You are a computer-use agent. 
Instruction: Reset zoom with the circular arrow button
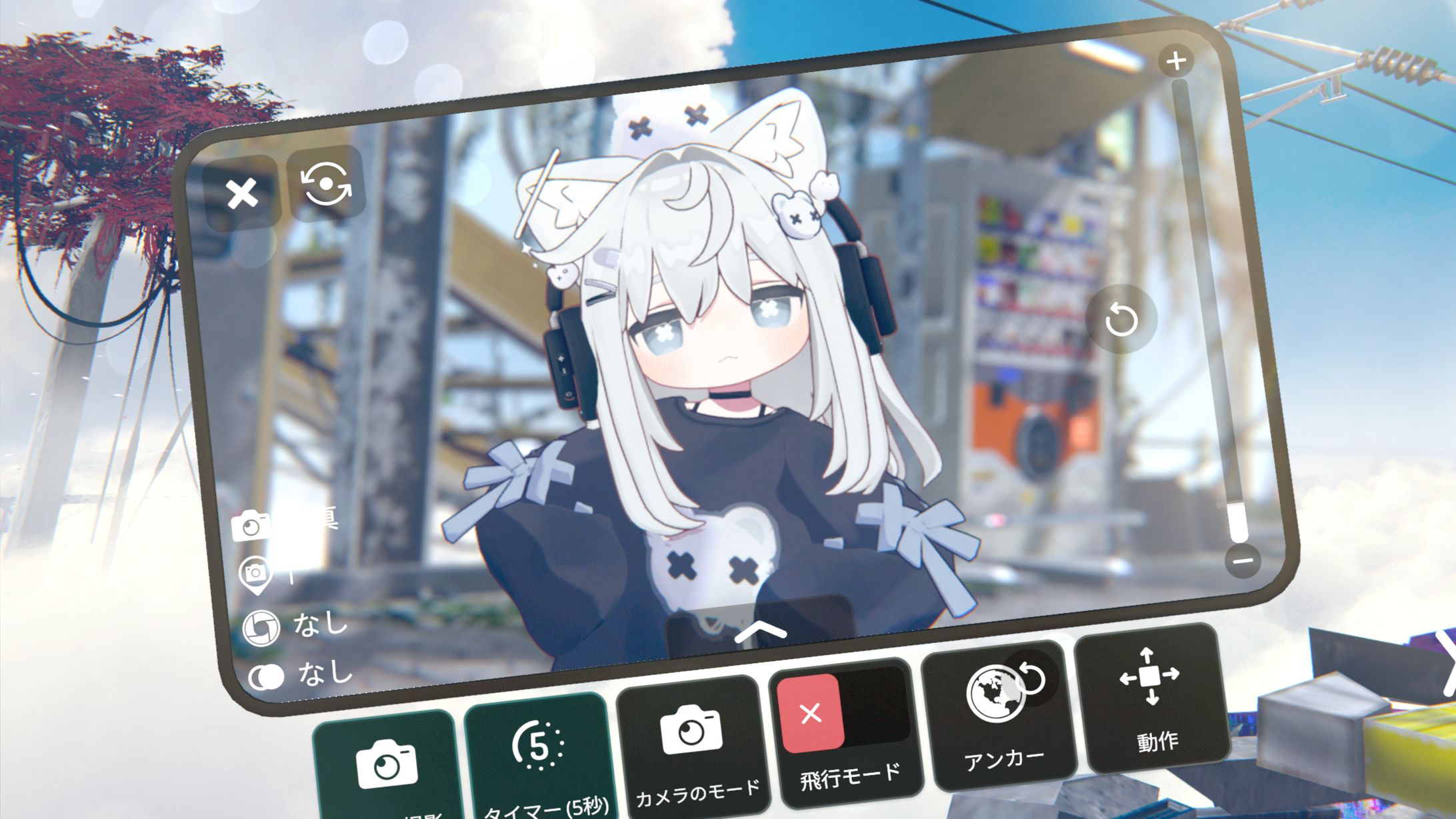click(x=1121, y=320)
